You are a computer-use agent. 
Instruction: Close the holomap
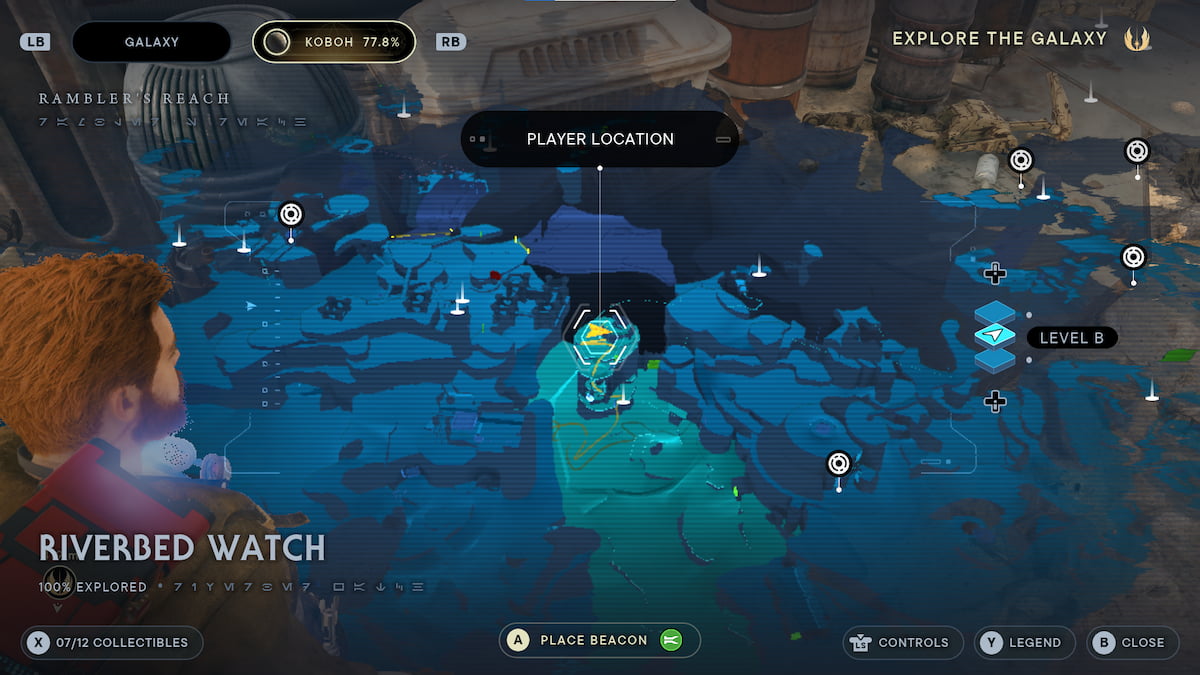coord(1132,642)
